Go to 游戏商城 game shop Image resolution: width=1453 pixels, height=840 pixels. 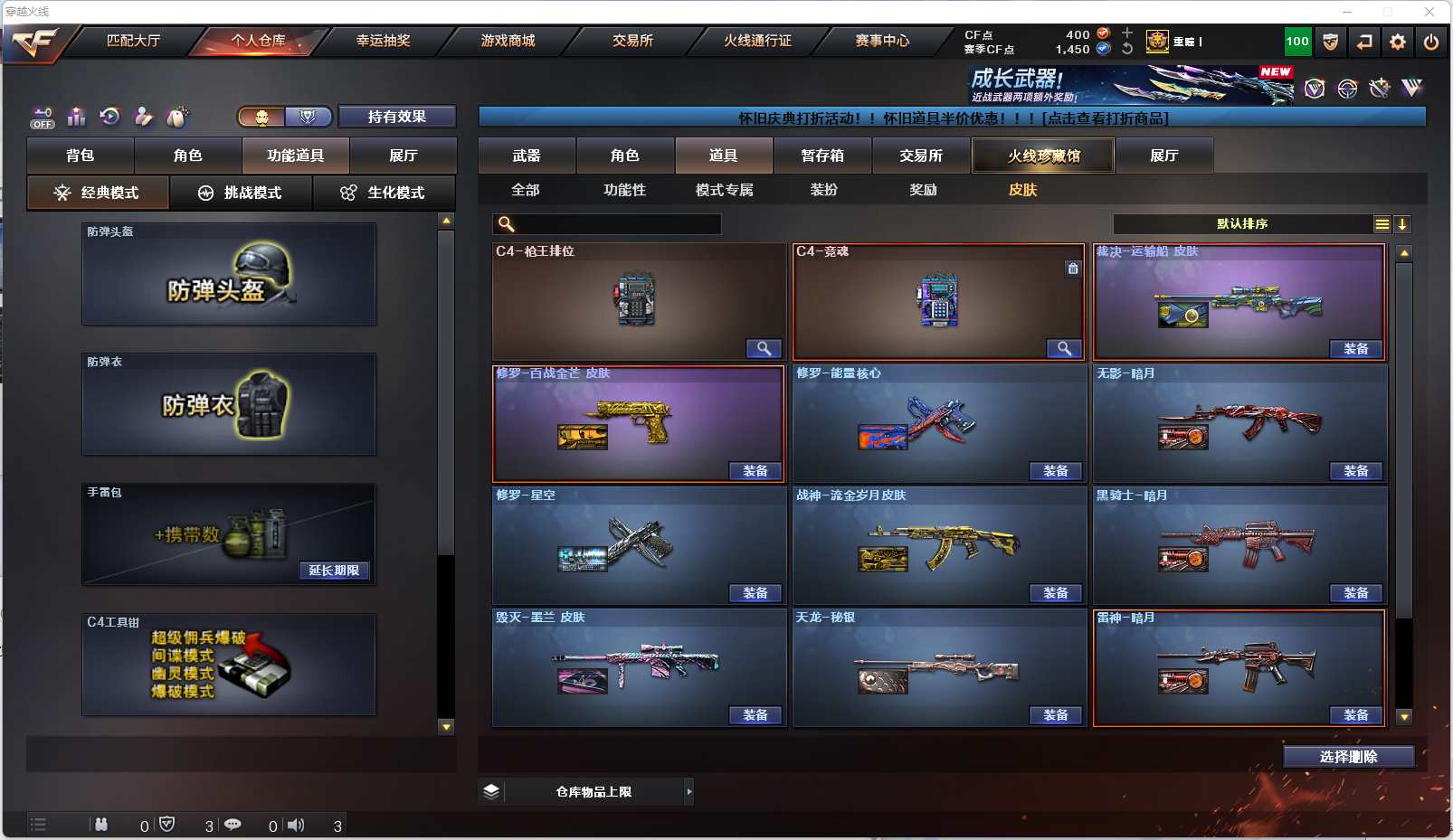[508, 41]
